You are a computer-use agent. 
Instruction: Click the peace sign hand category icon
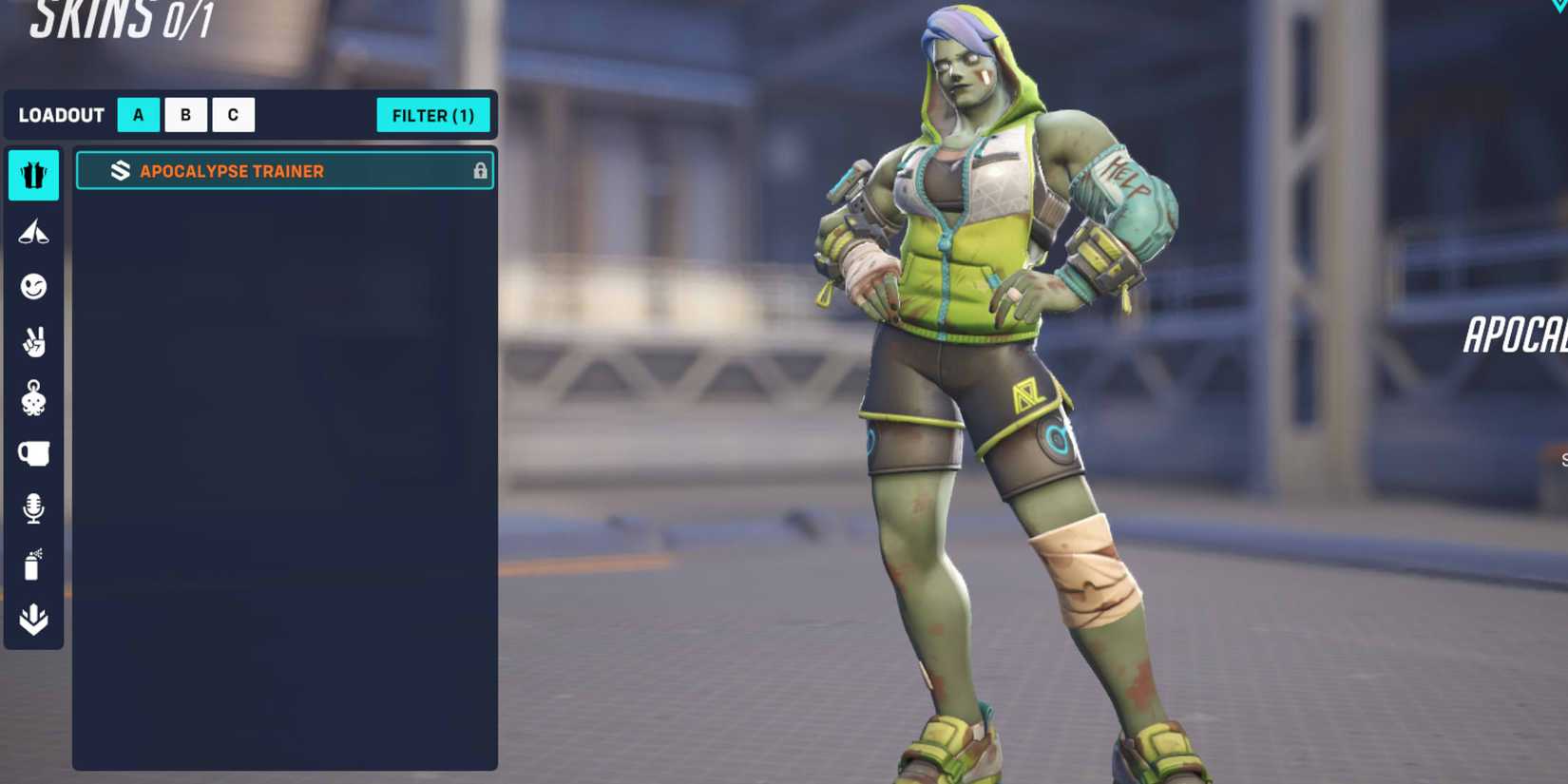34,343
